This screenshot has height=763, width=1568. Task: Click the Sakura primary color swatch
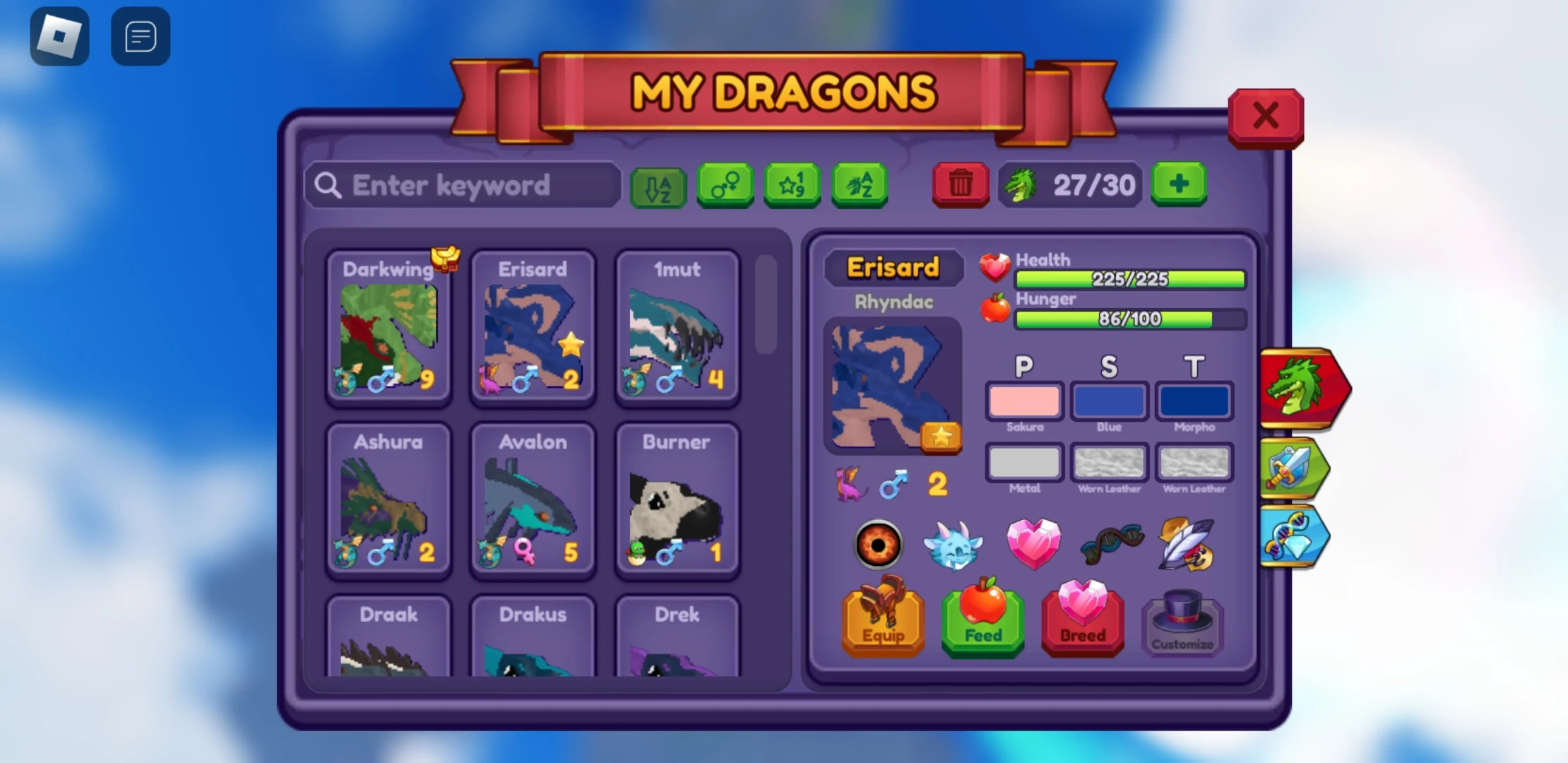[x=1024, y=401]
